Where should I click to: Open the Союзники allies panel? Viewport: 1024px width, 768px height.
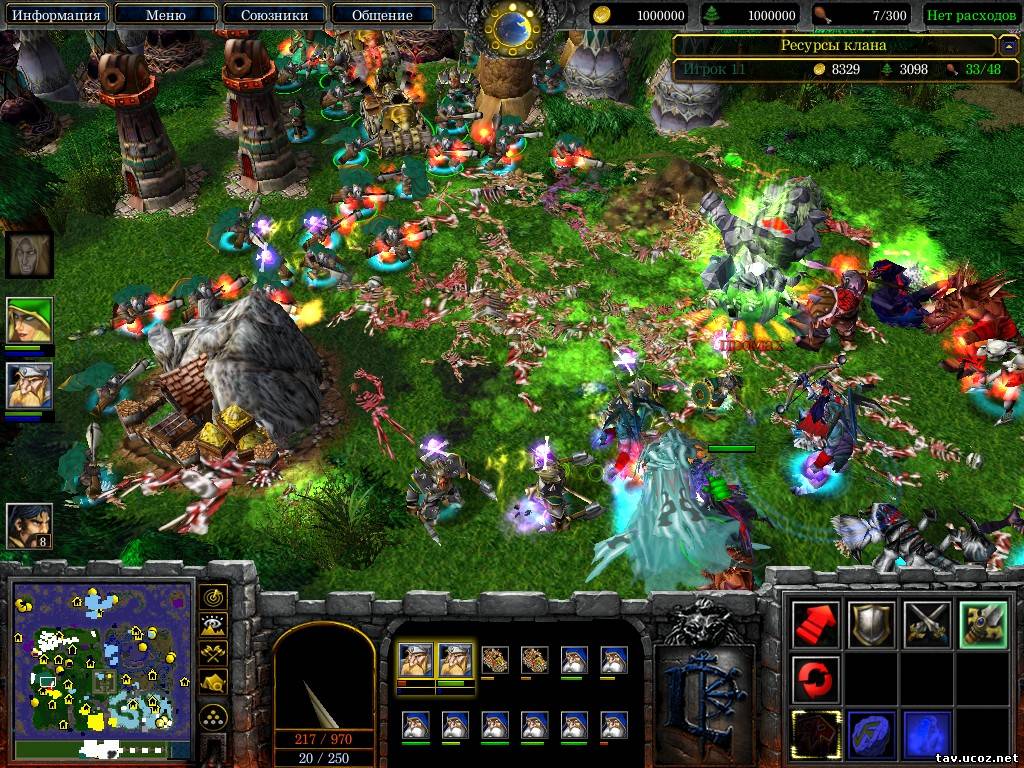click(x=272, y=15)
